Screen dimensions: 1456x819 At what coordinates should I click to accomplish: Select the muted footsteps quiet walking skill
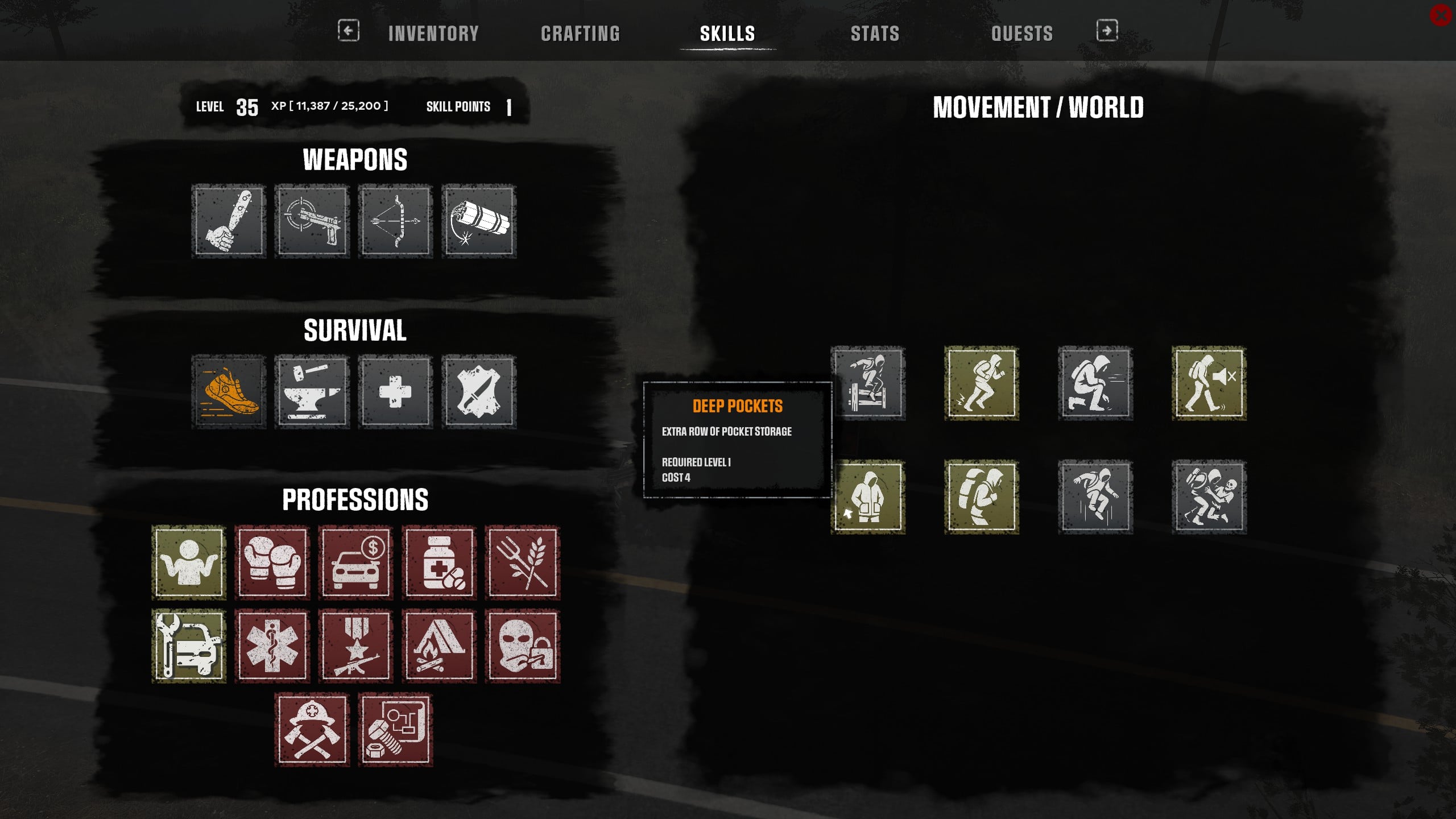pyautogui.click(x=1209, y=383)
